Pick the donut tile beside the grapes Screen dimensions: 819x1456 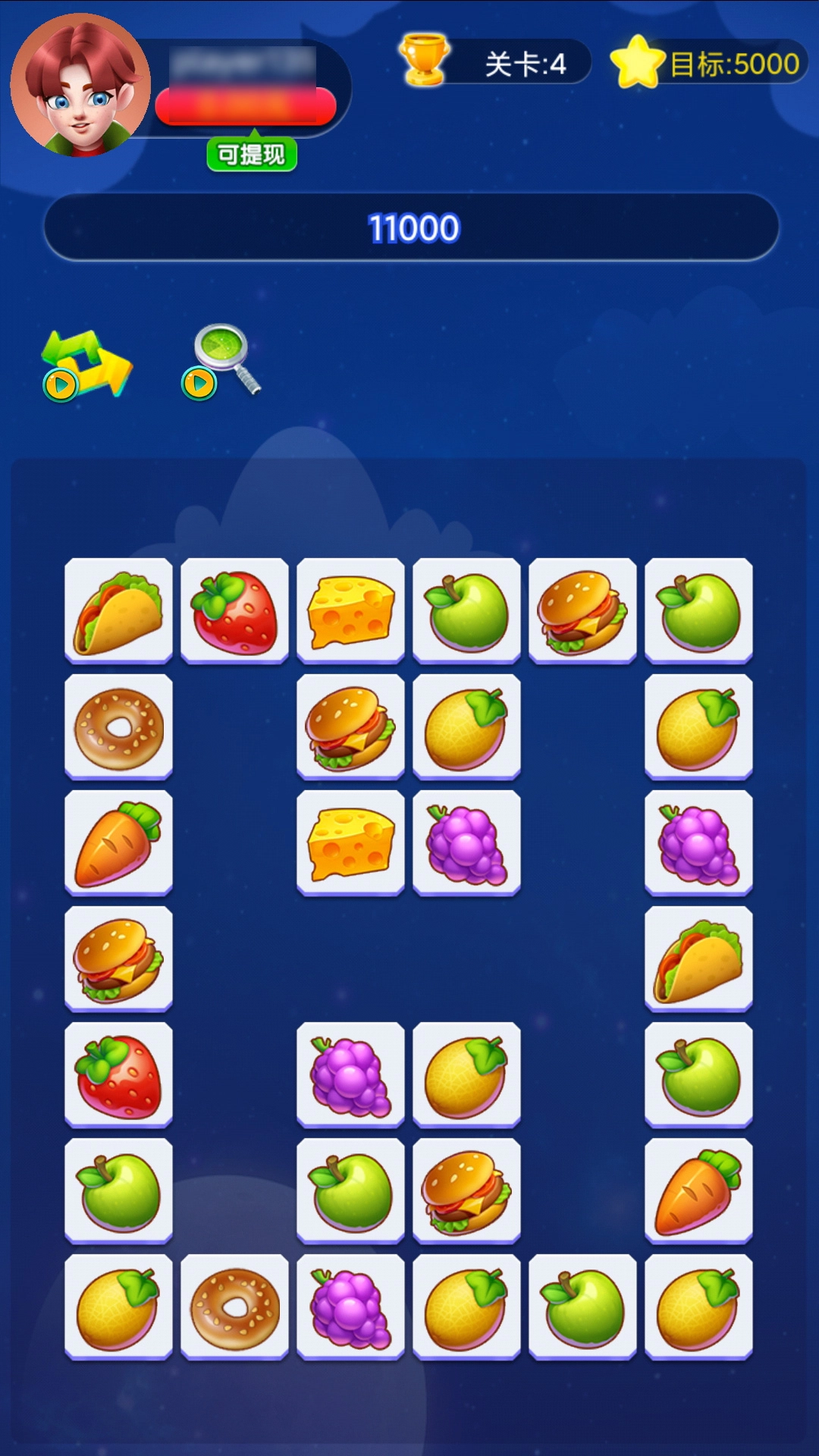tap(235, 1307)
